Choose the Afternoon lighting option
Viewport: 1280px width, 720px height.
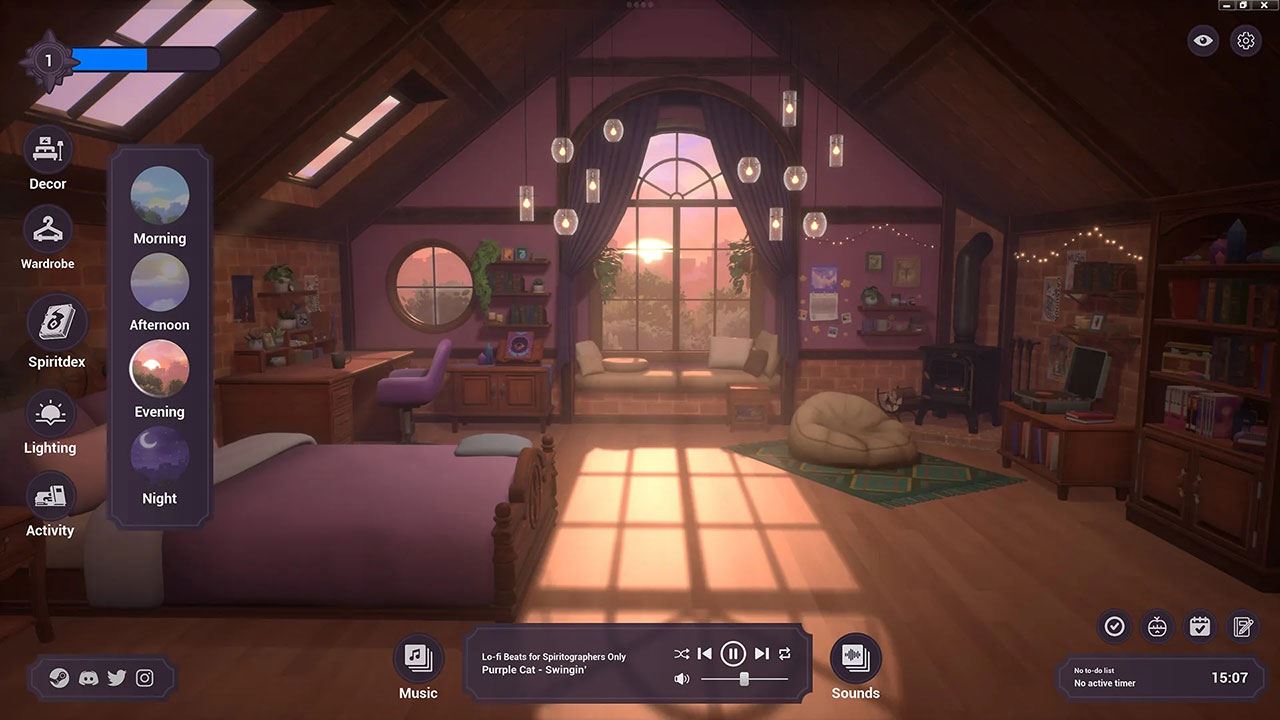coord(160,283)
